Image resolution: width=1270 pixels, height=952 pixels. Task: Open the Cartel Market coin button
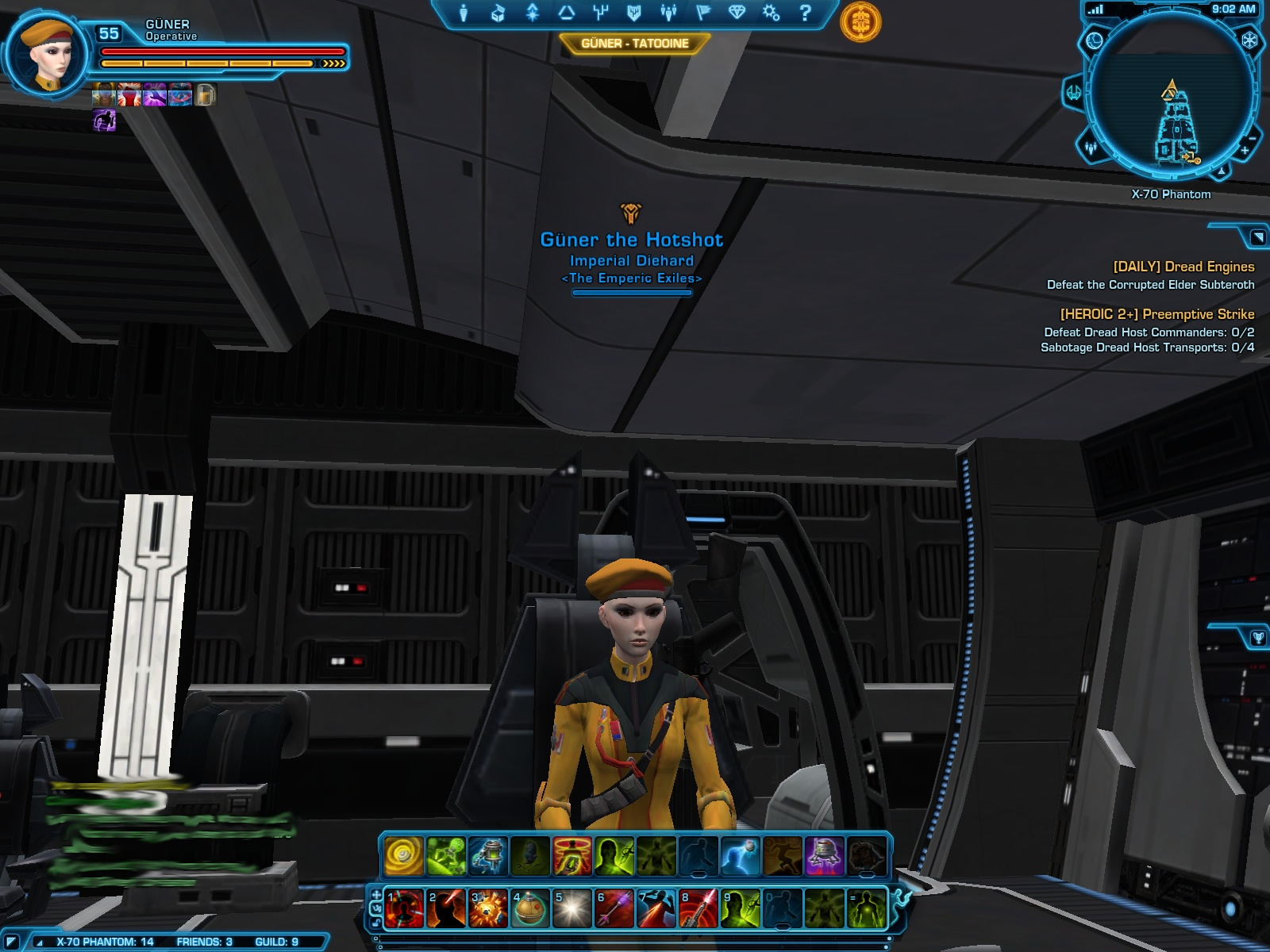pos(860,21)
